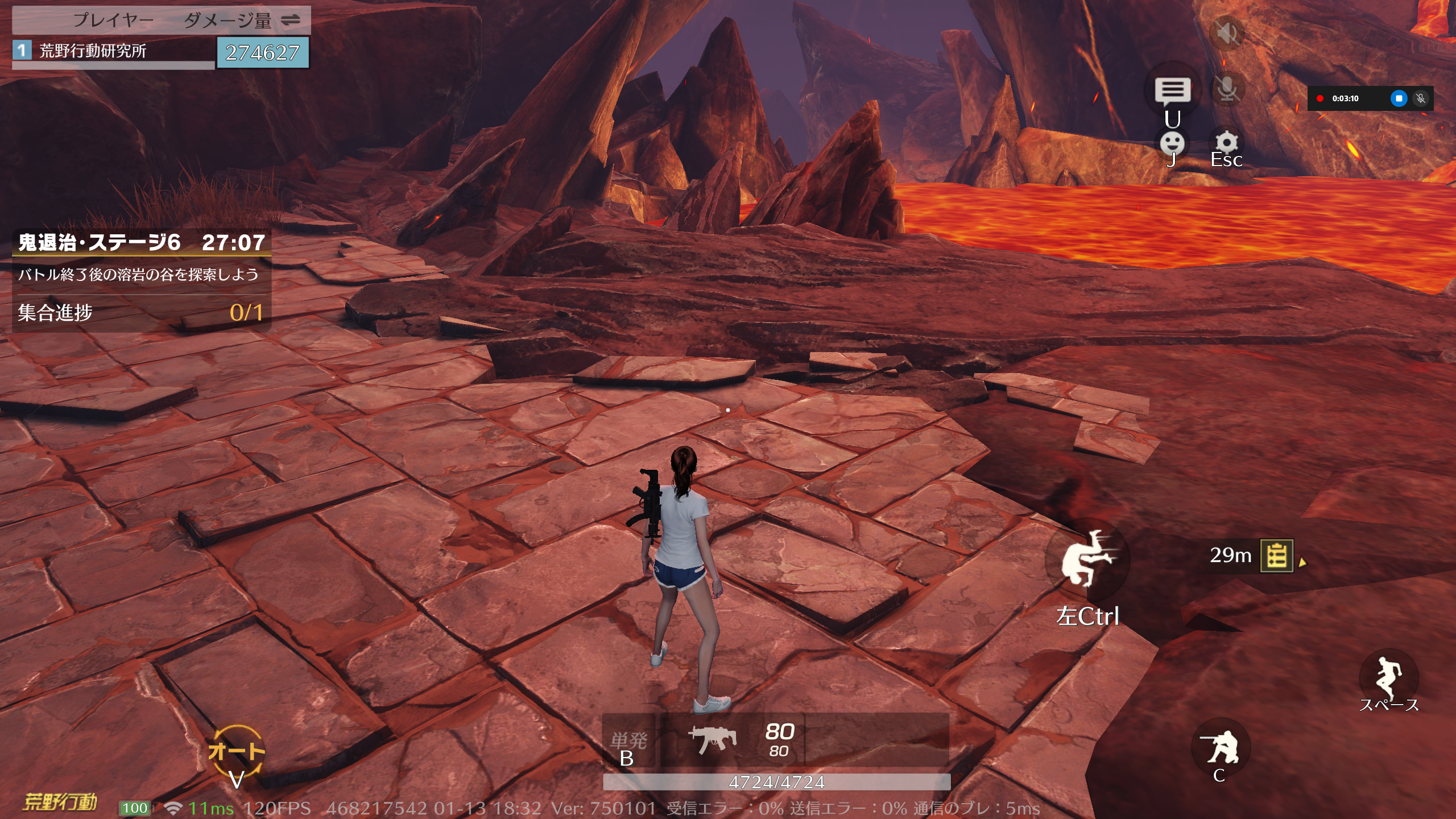
Task: Click the 29m objective waypoint marker
Action: tap(1277, 556)
